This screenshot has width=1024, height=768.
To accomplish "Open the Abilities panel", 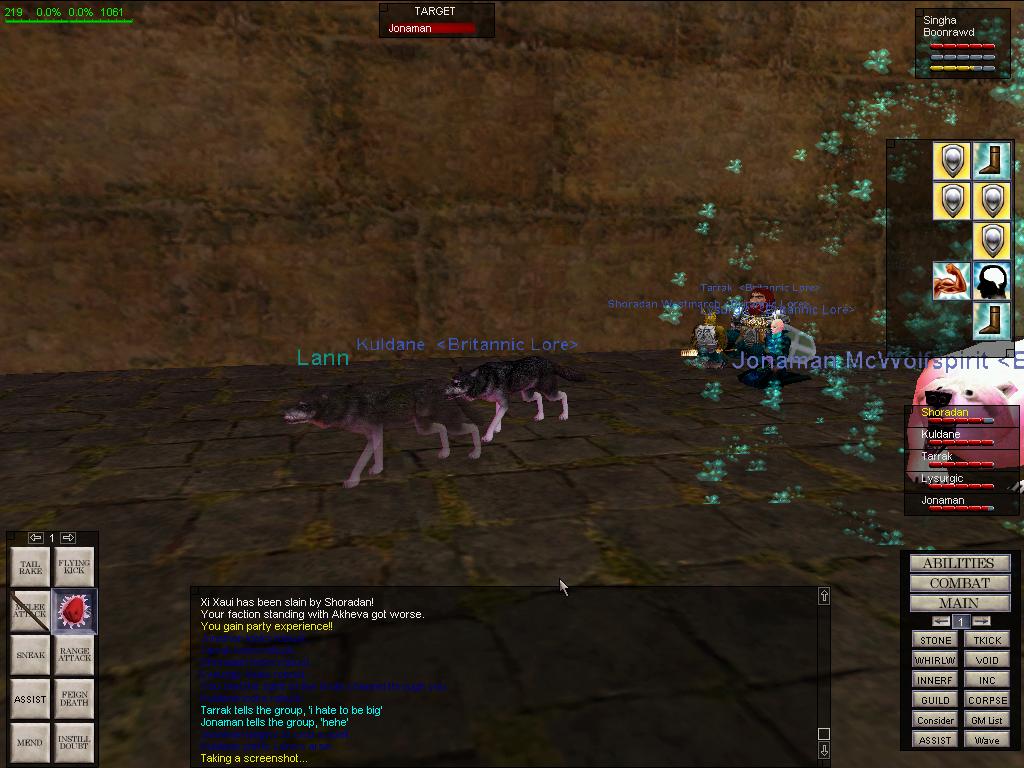I will 959,563.
